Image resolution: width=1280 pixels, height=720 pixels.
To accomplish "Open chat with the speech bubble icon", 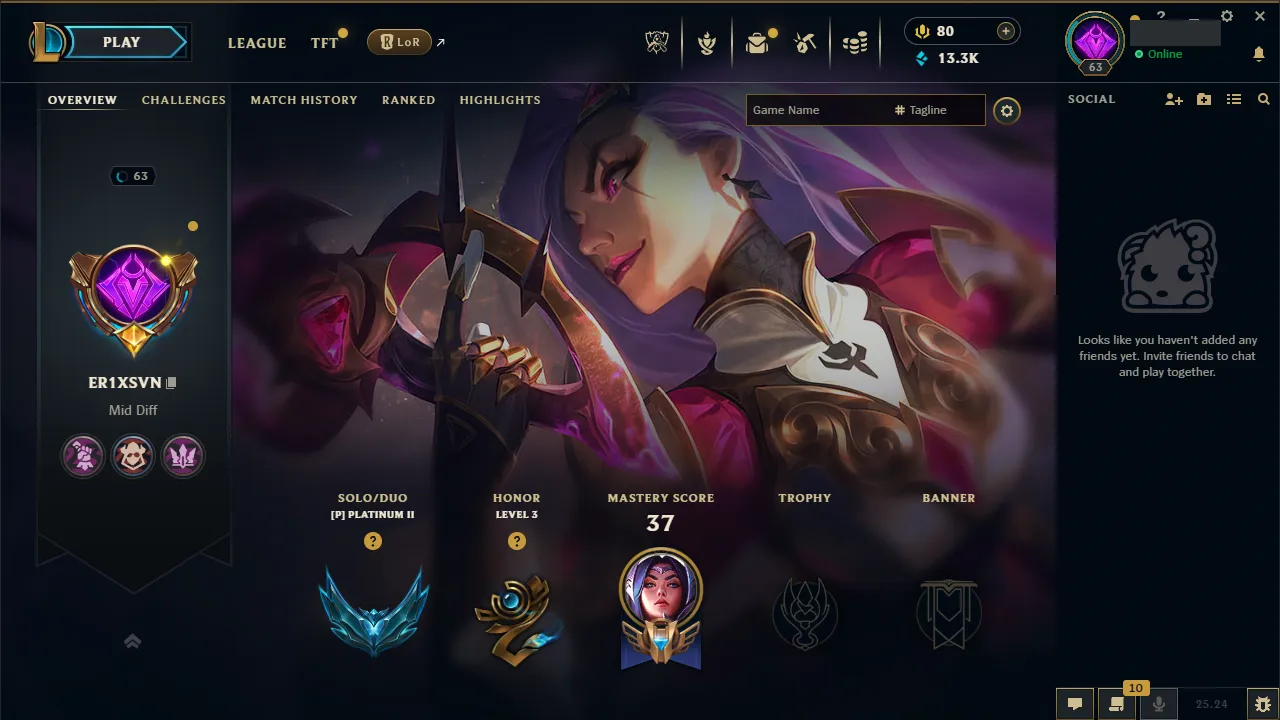I will [1074, 703].
